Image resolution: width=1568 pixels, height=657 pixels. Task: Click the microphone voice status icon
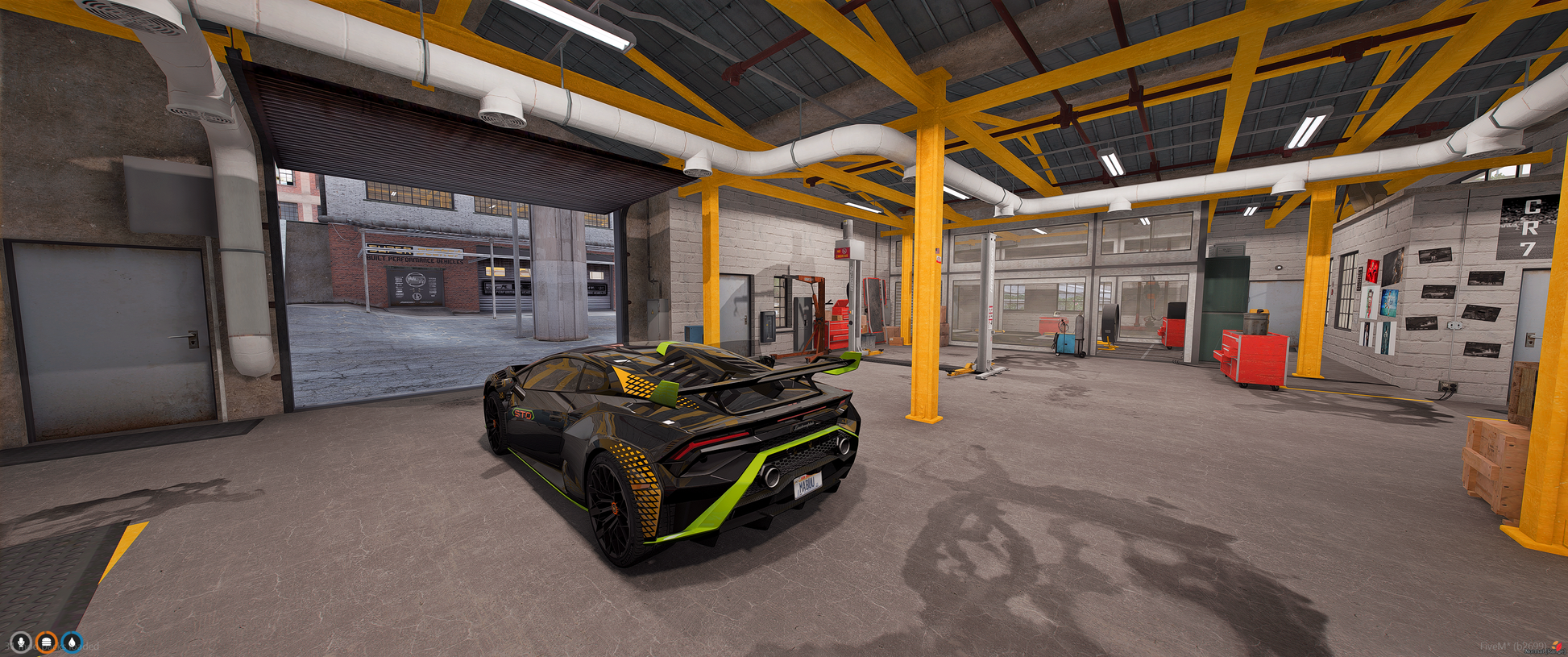21,642
